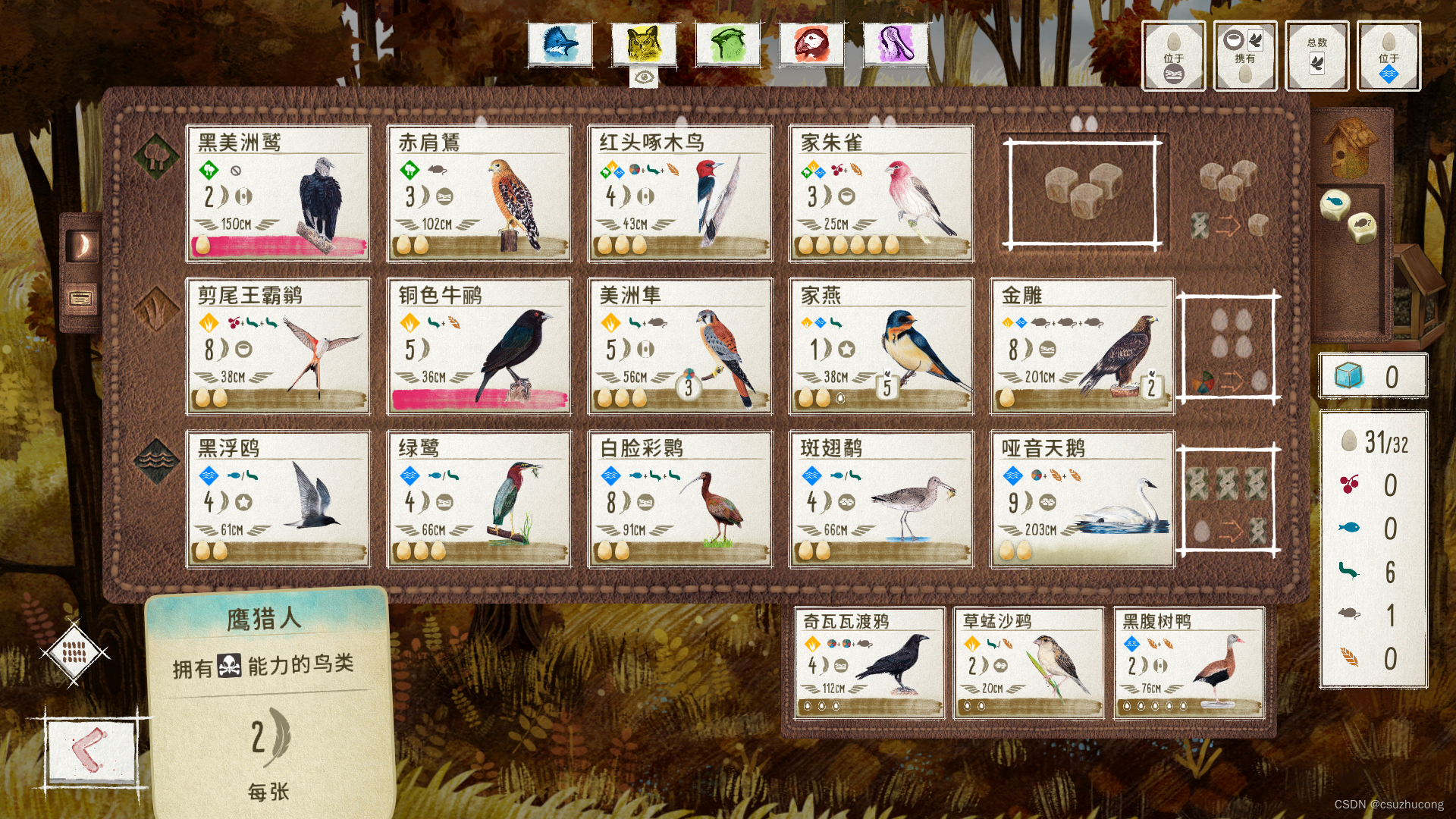Select the 哑音天鹅 swan card
The height and width of the screenshot is (819, 1456).
[x=1082, y=500]
